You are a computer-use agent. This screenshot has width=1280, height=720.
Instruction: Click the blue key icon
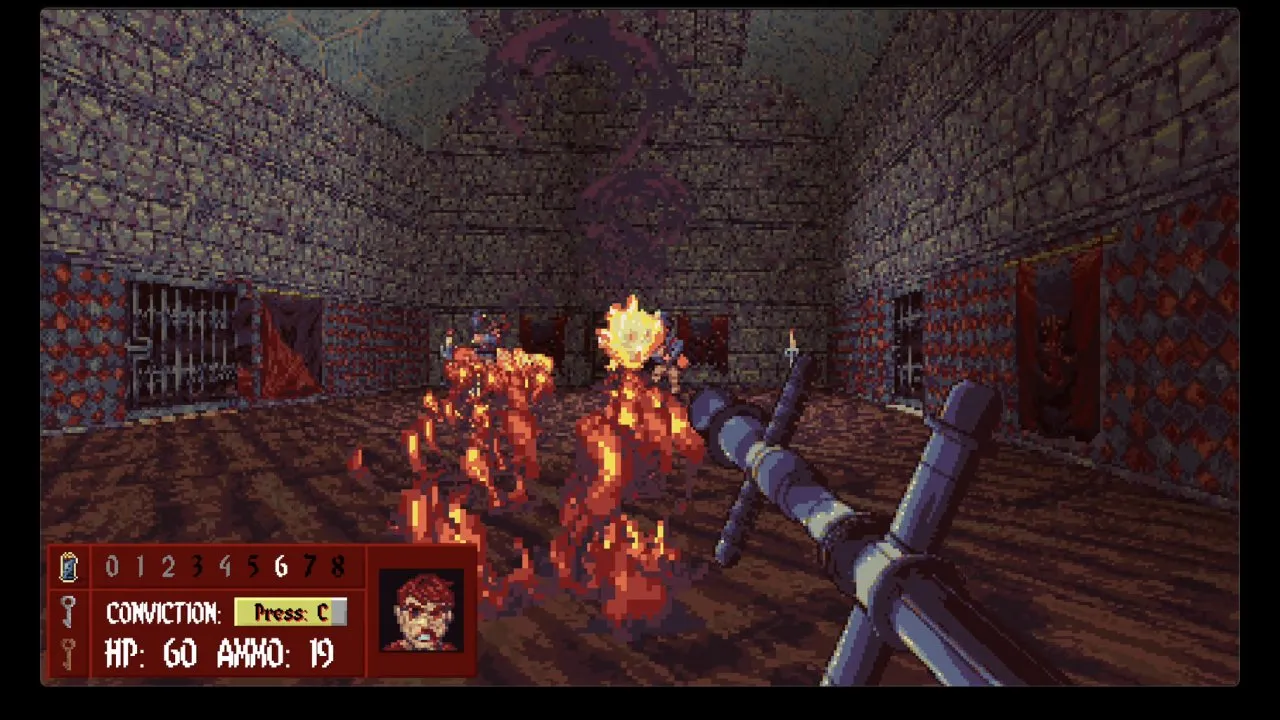tap(68, 567)
